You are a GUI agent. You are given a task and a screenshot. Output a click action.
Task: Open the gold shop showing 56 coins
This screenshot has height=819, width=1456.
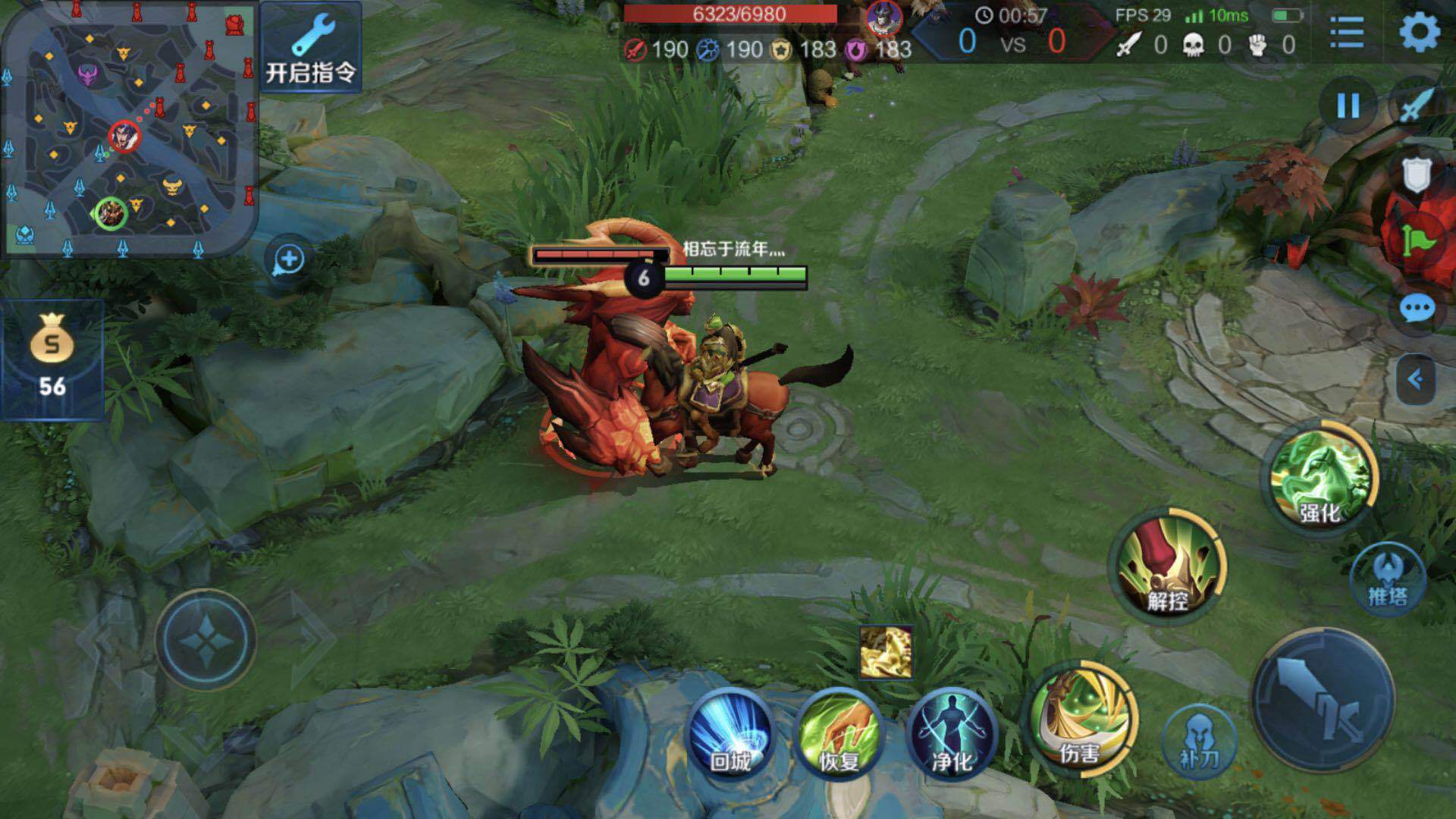pyautogui.click(x=52, y=359)
